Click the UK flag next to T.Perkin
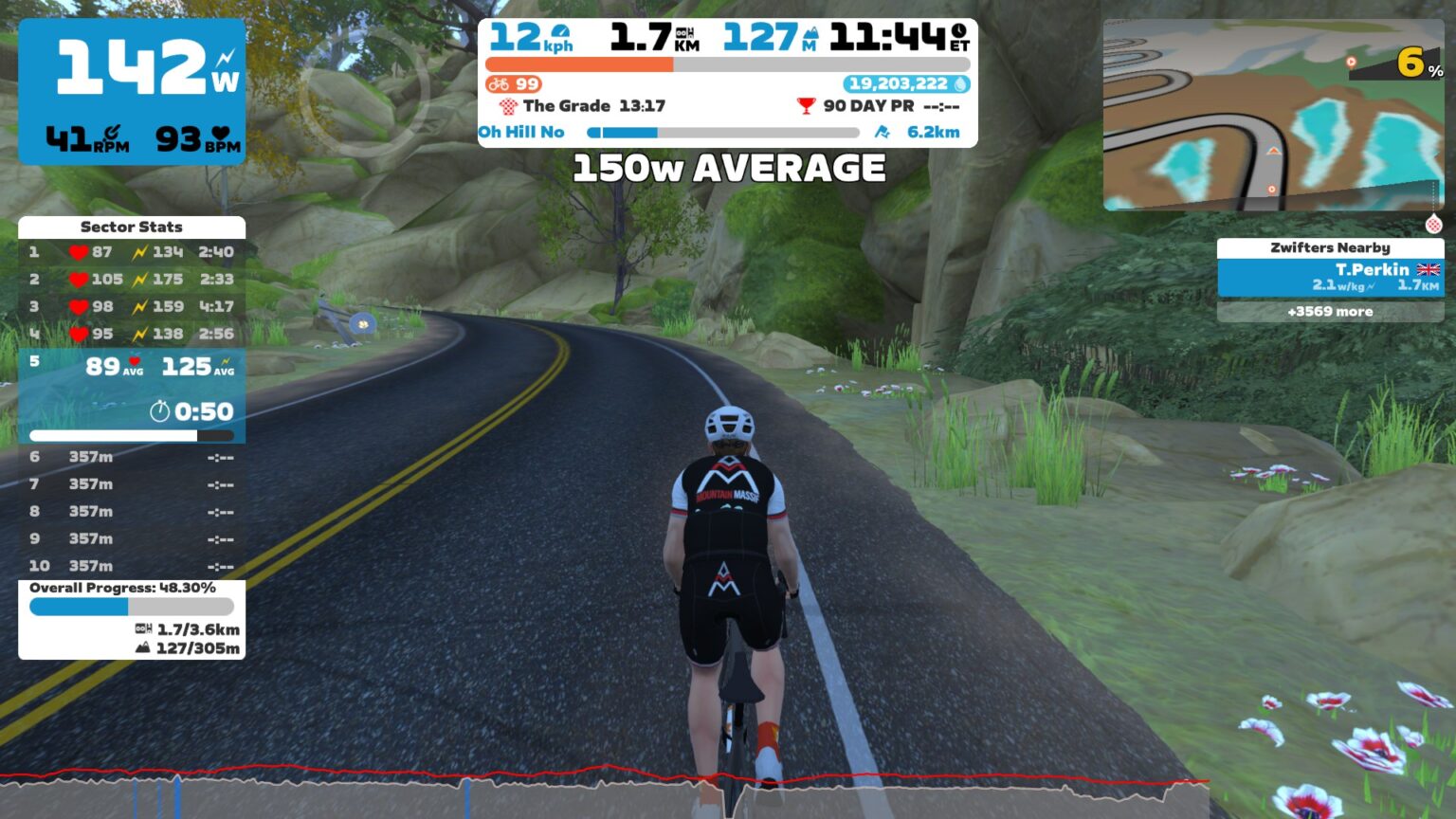1456x819 pixels. click(x=1424, y=269)
